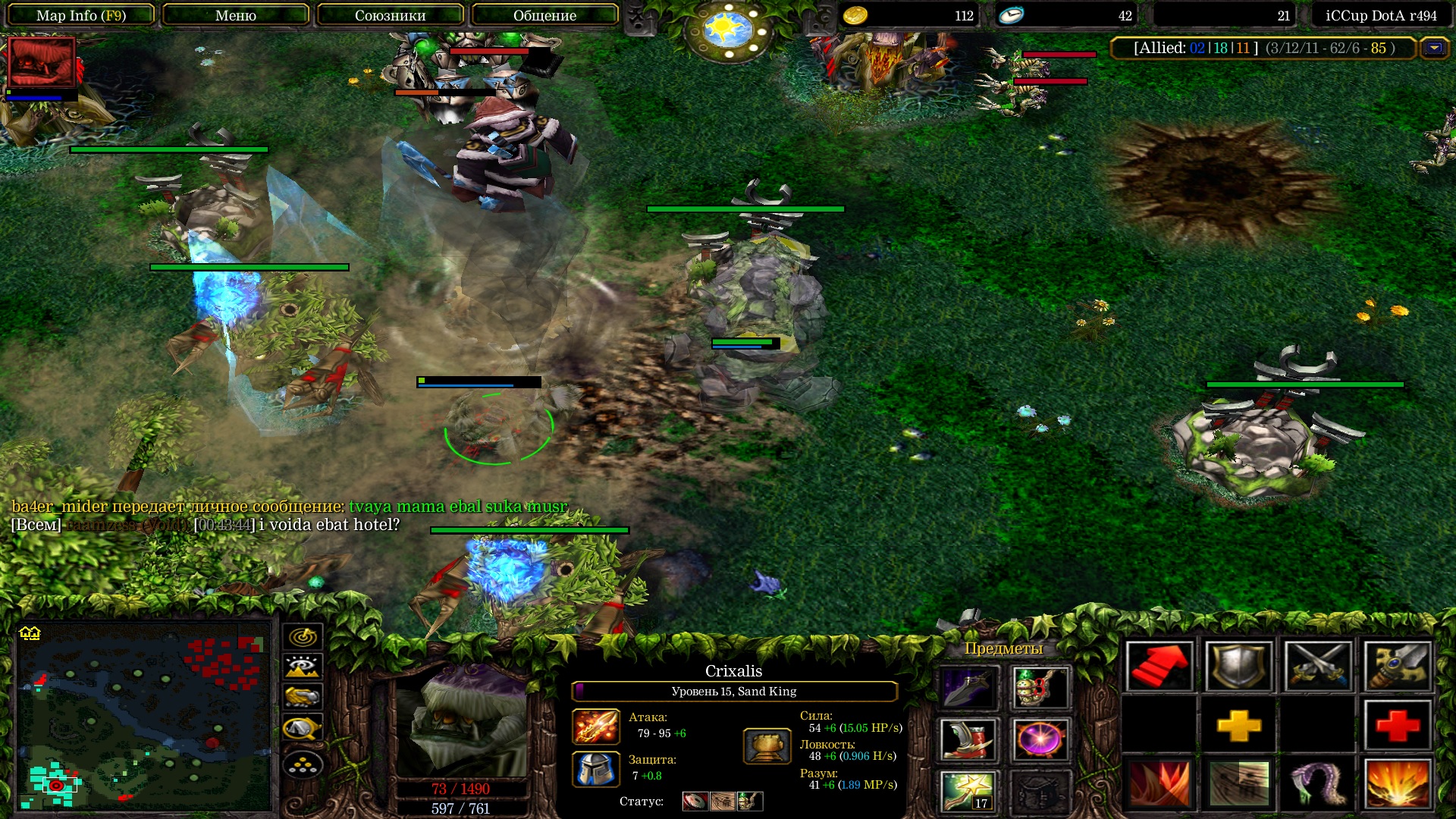Open the Меню game menu

235,15
